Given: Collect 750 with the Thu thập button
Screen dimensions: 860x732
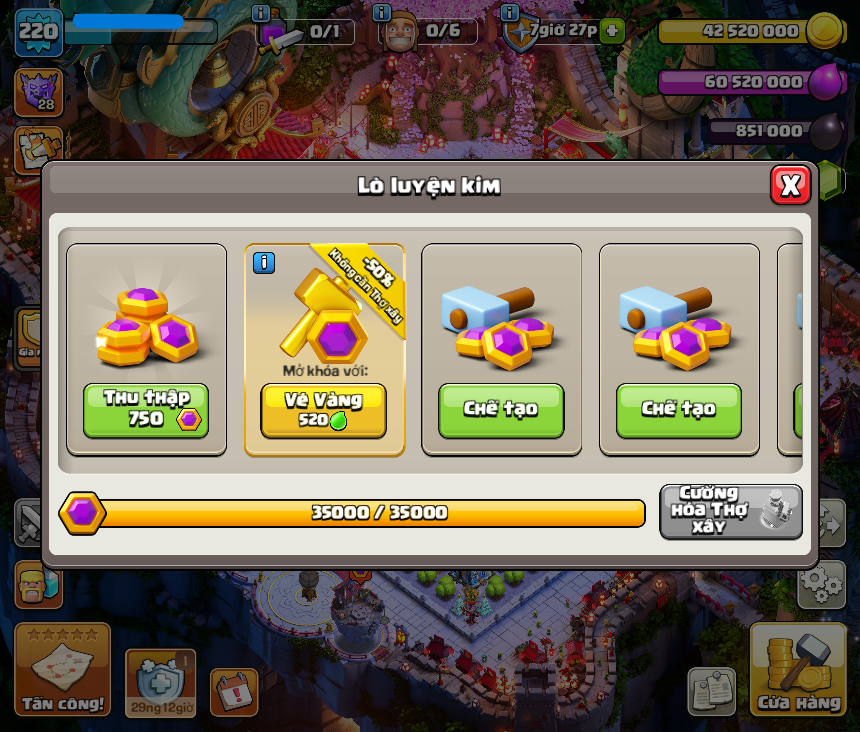Looking at the screenshot, I should (x=146, y=410).
